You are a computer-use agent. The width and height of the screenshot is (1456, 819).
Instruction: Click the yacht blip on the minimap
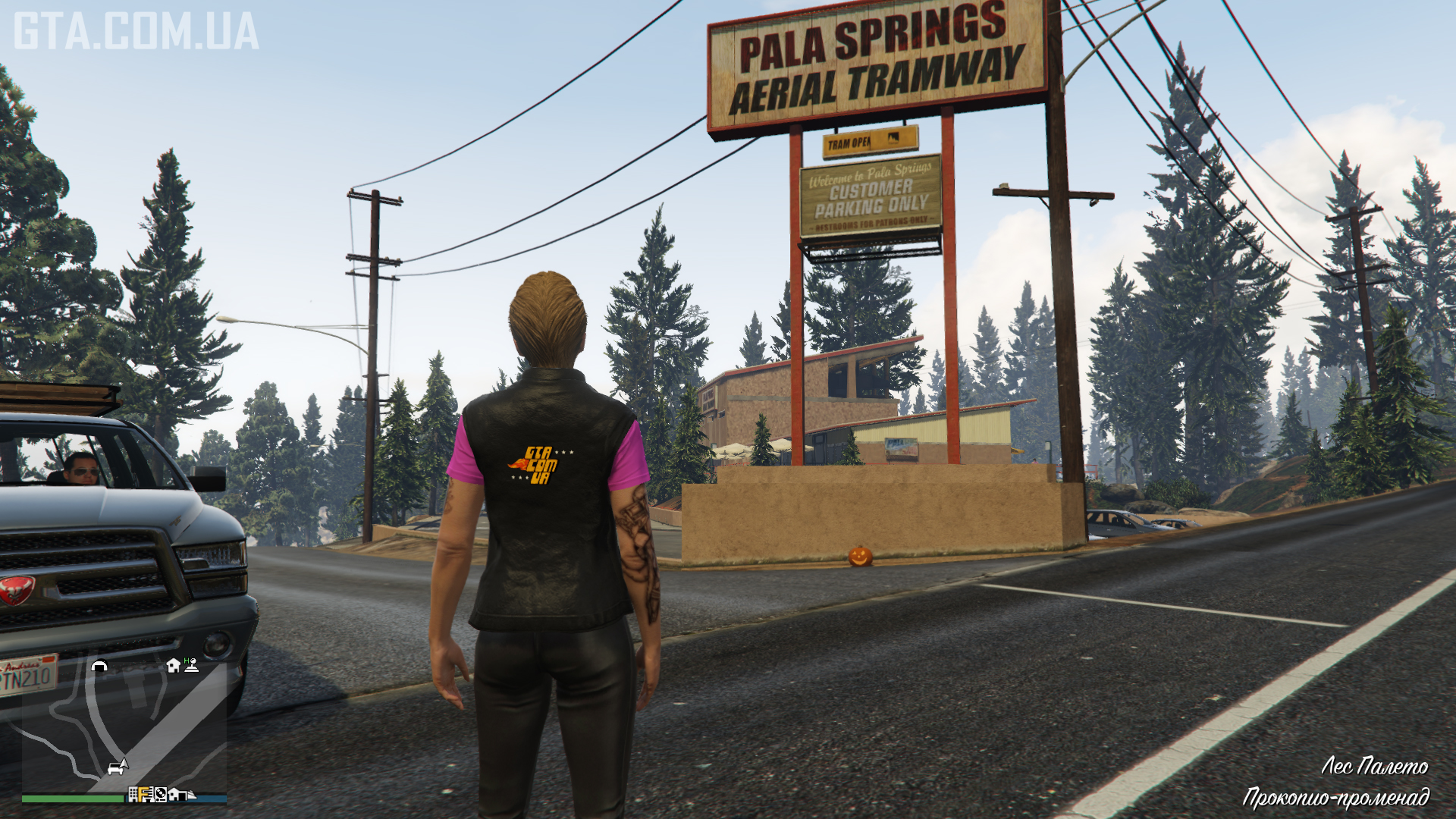click(190, 795)
